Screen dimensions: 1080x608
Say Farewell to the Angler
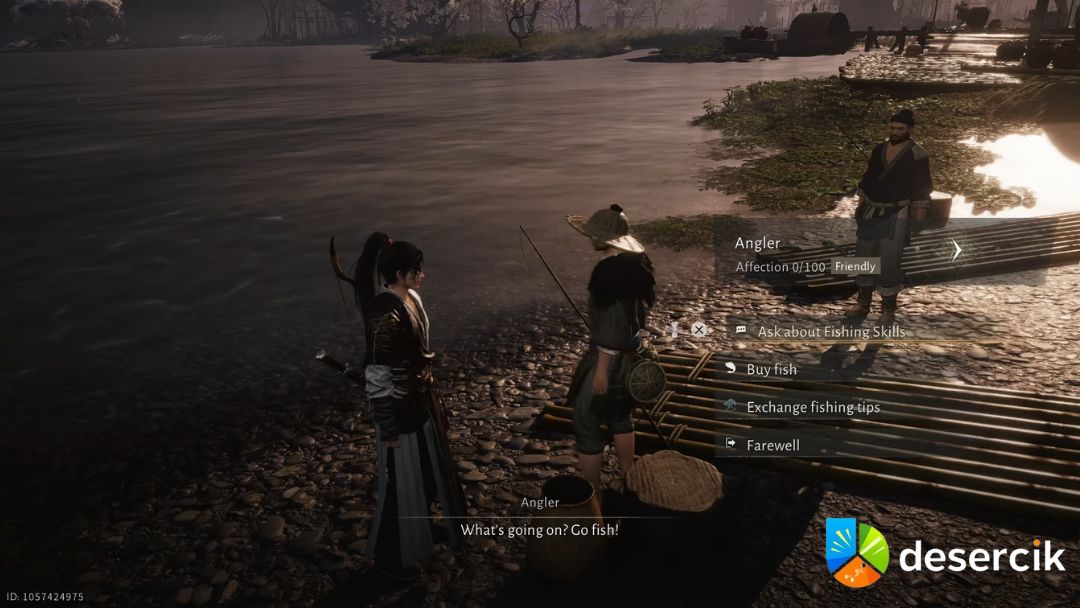tap(772, 445)
